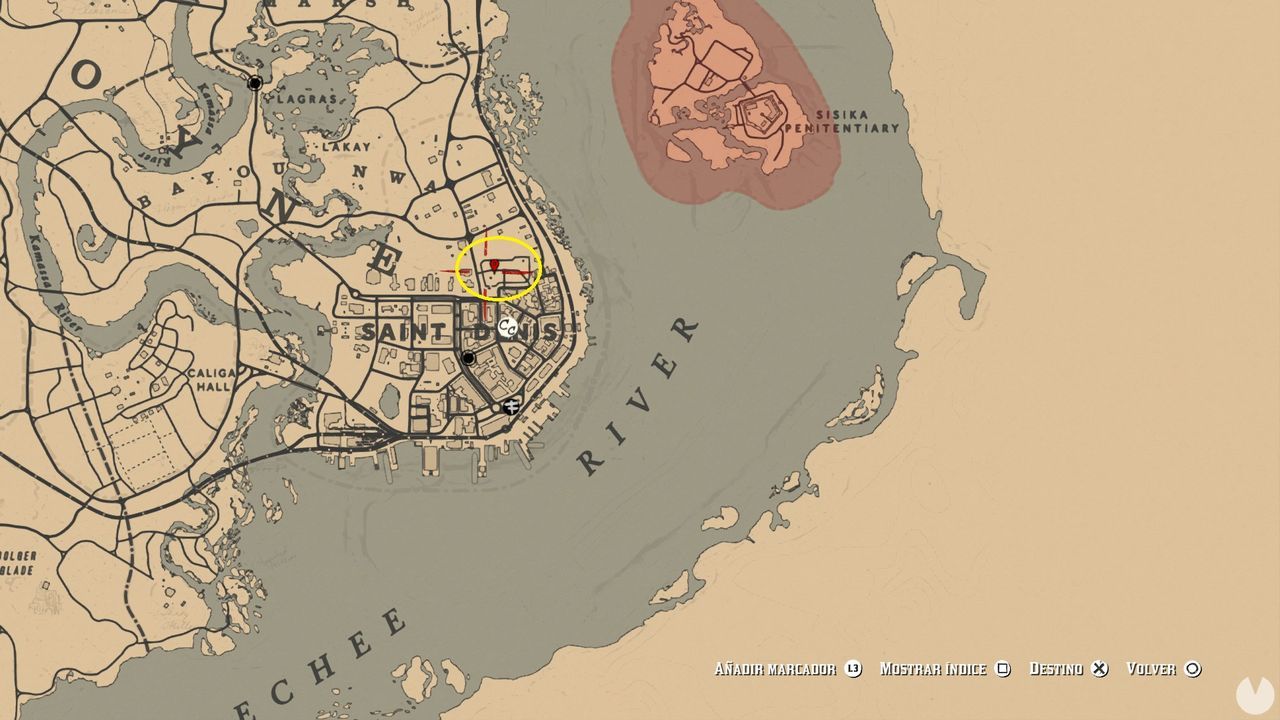This screenshot has width=1280, height=720.
Task: Choose Volver to go back
Action: 1151,668
